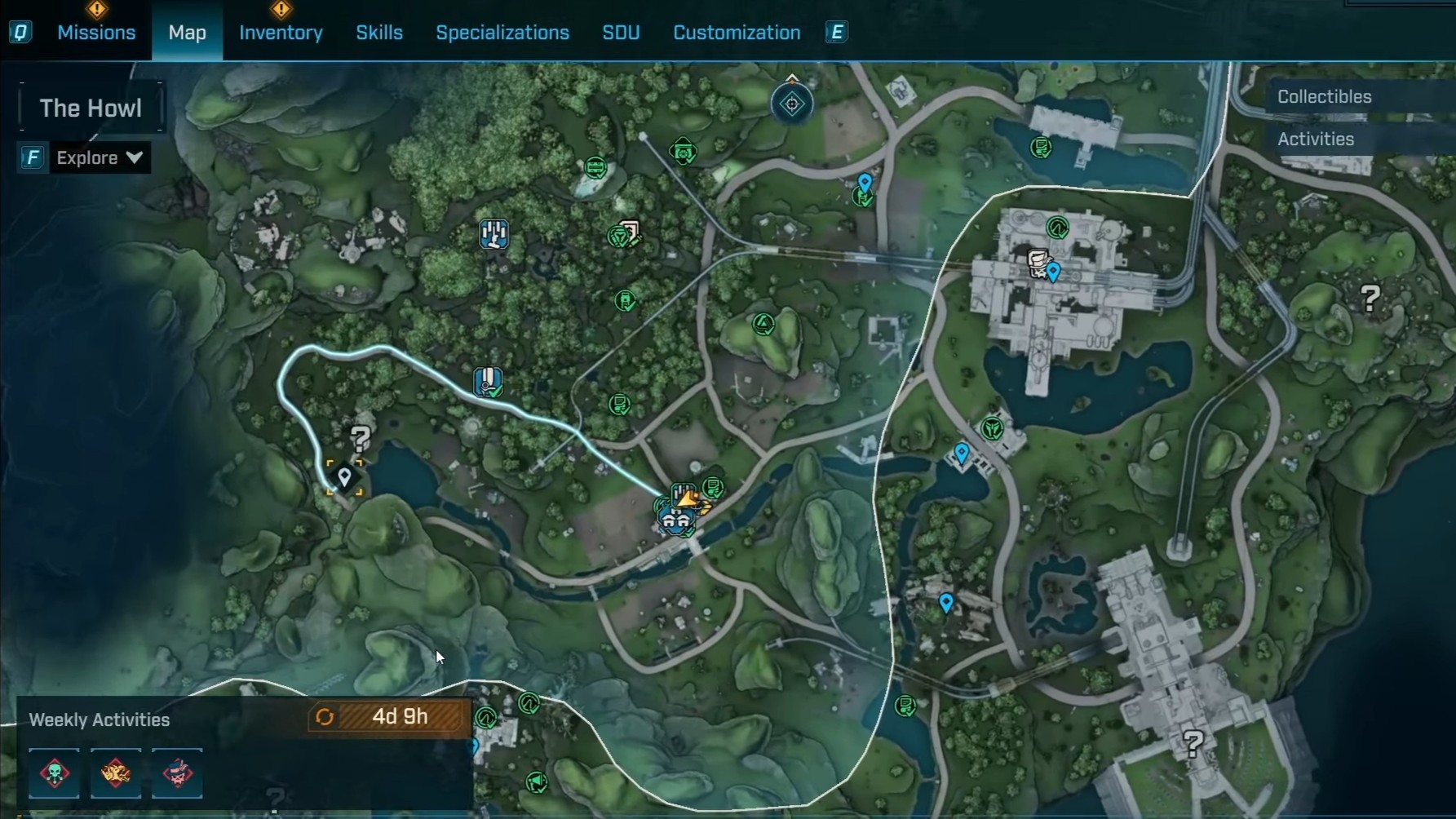Select the green skull weekly activity

coord(55,773)
